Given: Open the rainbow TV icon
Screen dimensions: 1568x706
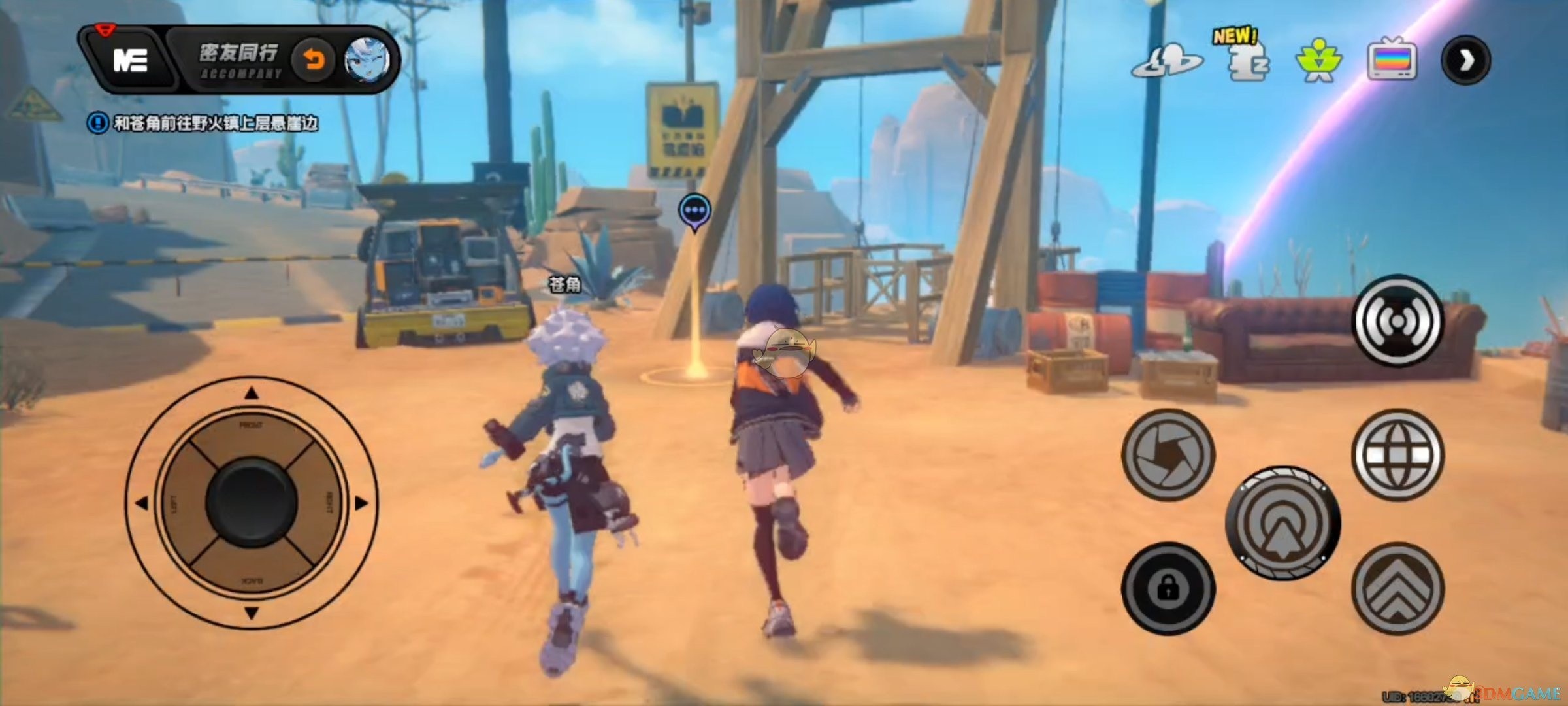Looking at the screenshot, I should 1392,60.
